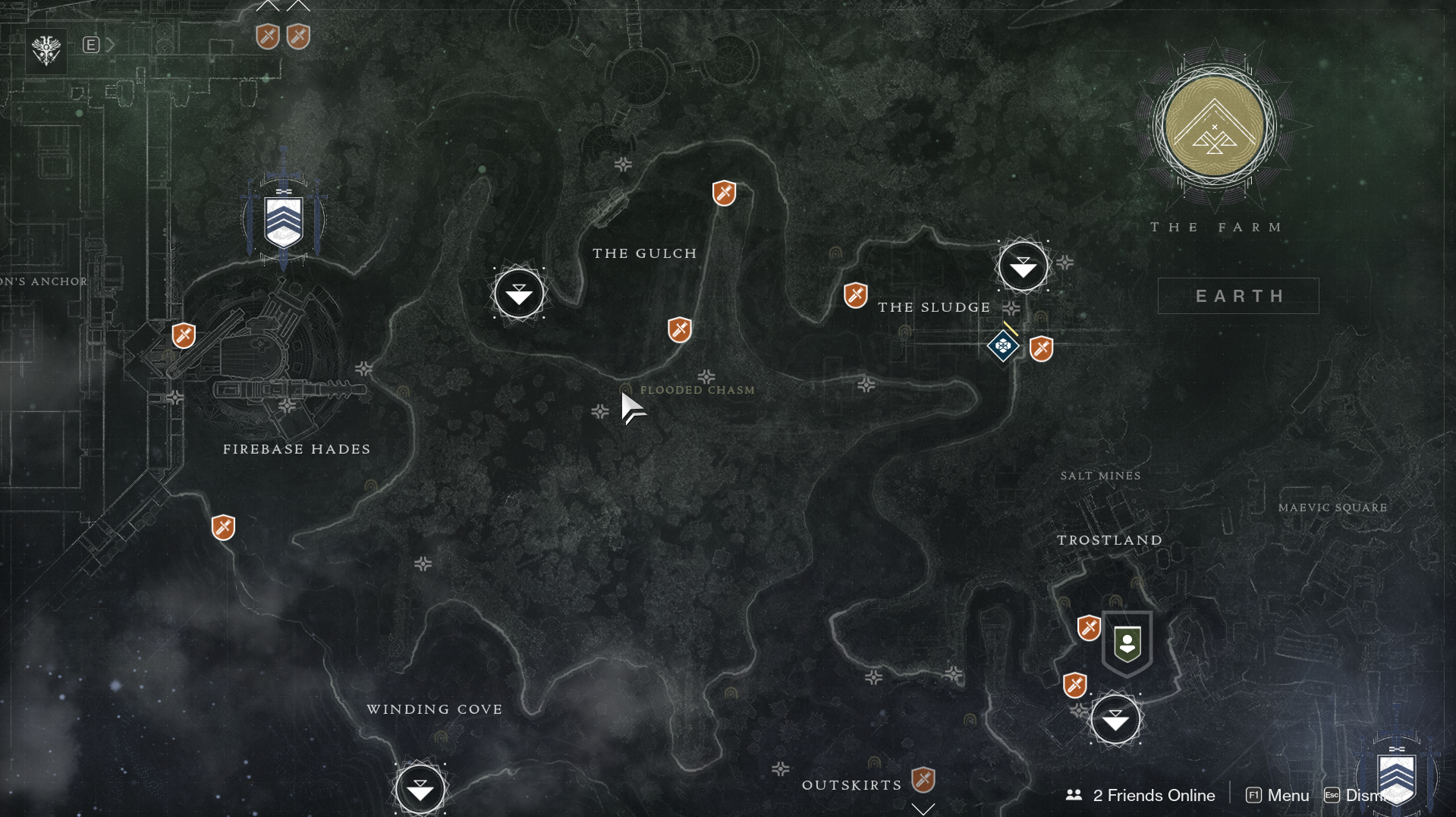
Task: Choose the landing zone beside The Gulch
Action: 519,294
